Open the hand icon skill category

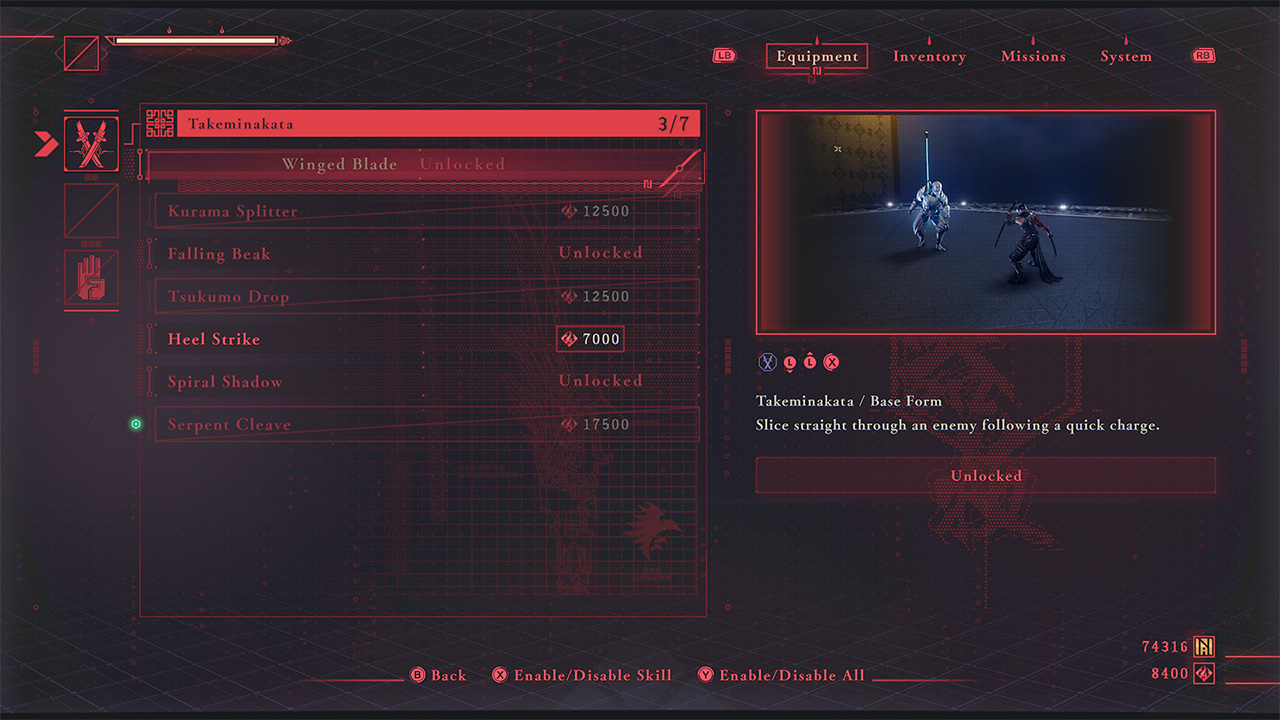coord(91,277)
